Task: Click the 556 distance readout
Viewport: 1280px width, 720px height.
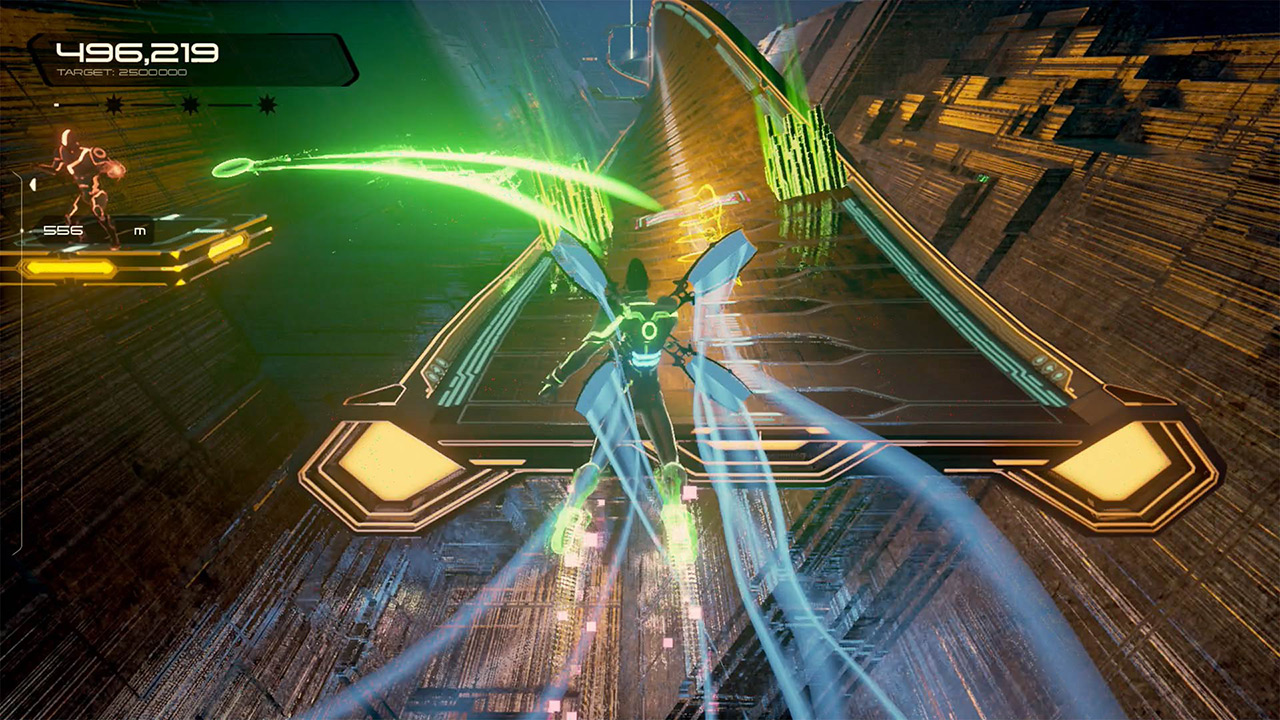Action: pyautogui.click(x=63, y=229)
